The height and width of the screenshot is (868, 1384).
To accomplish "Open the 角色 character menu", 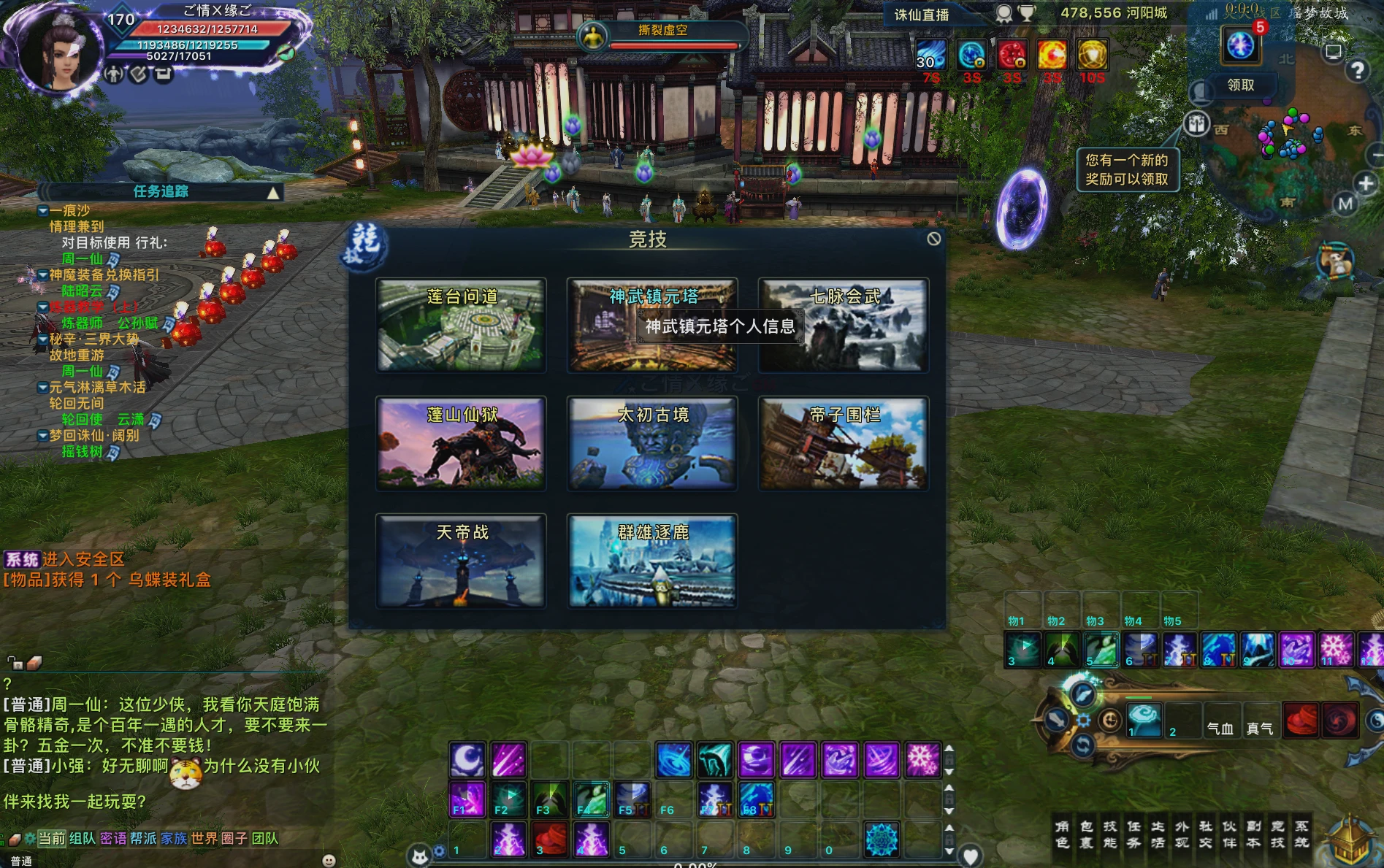I will click(1063, 834).
